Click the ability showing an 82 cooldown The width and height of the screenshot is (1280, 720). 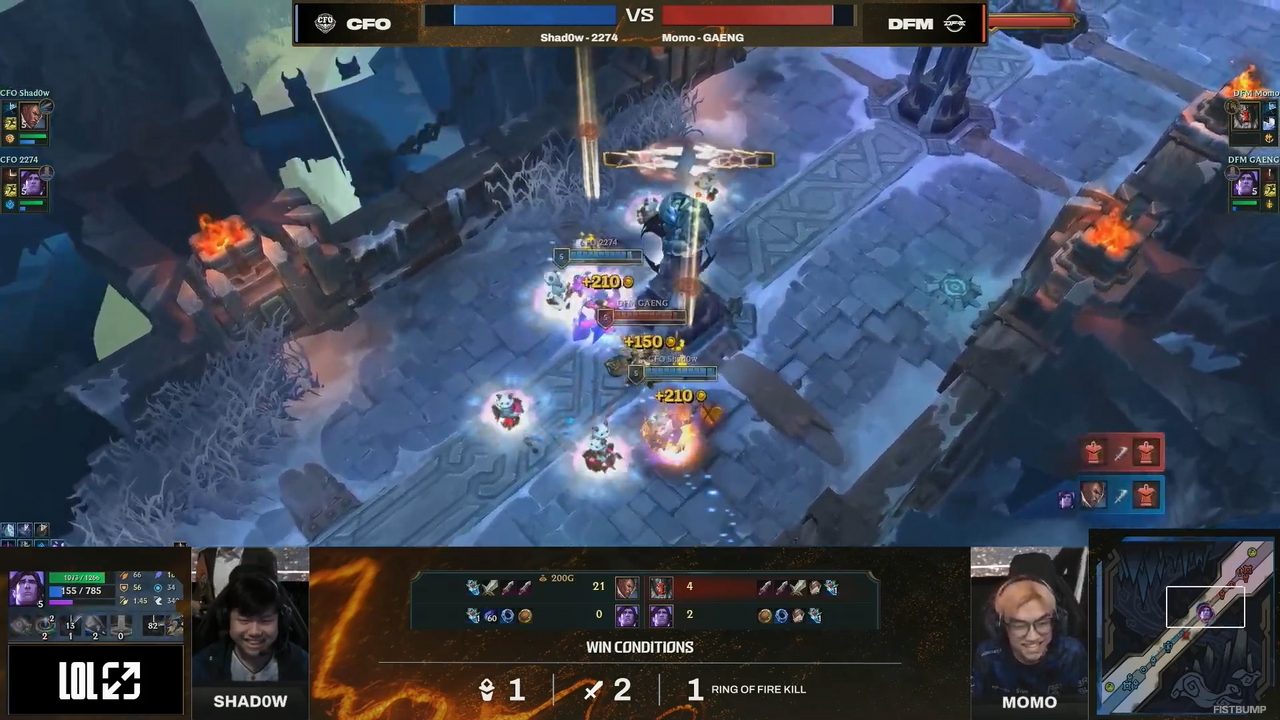pyautogui.click(x=153, y=626)
